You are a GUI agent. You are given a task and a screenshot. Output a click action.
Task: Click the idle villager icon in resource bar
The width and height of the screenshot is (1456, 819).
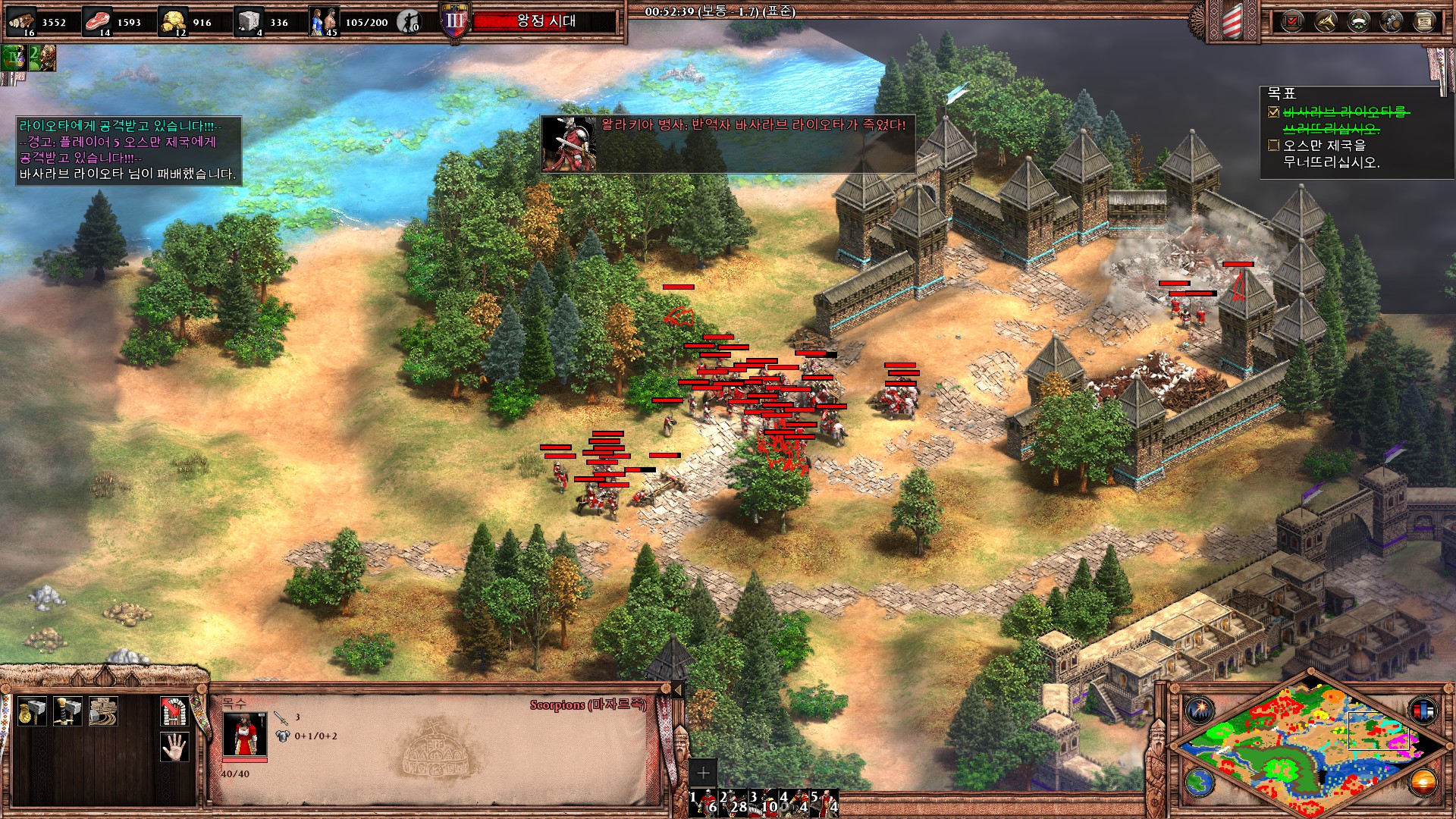pyautogui.click(x=409, y=22)
